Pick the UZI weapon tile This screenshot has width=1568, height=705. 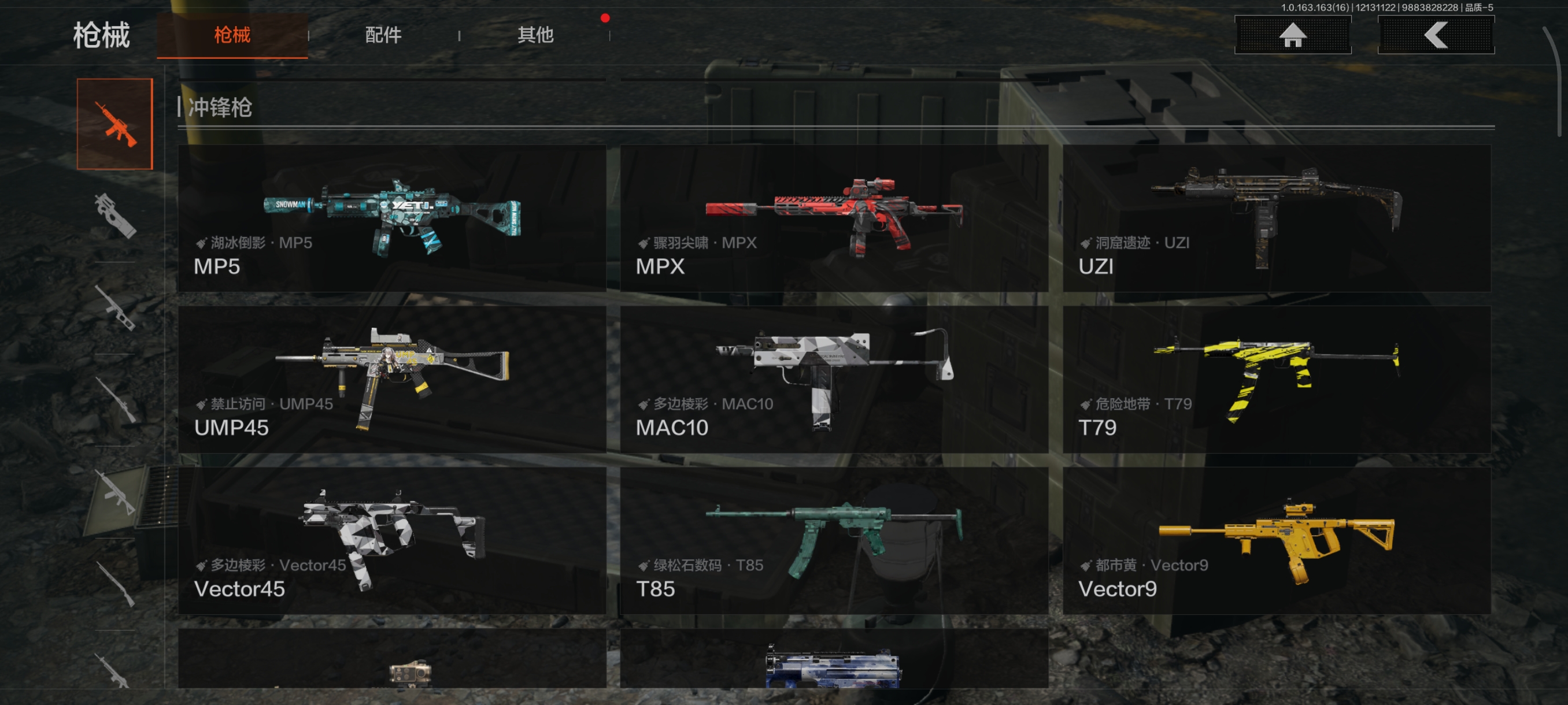point(1277,218)
